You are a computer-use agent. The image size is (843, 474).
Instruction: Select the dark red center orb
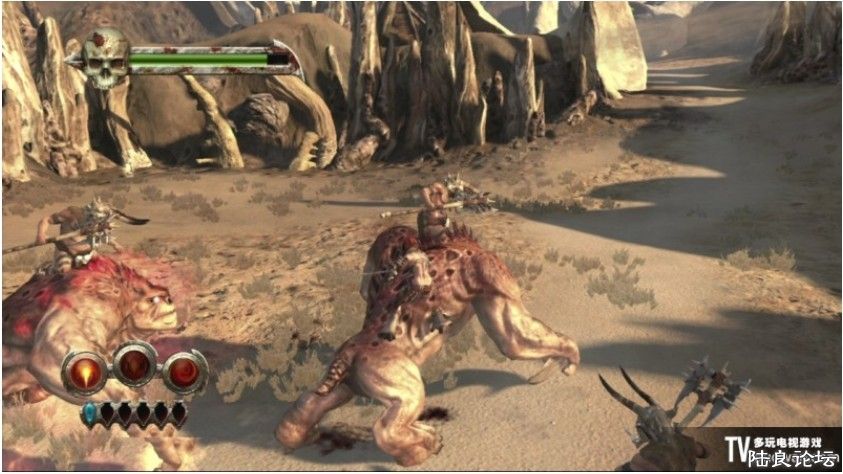coord(135,365)
